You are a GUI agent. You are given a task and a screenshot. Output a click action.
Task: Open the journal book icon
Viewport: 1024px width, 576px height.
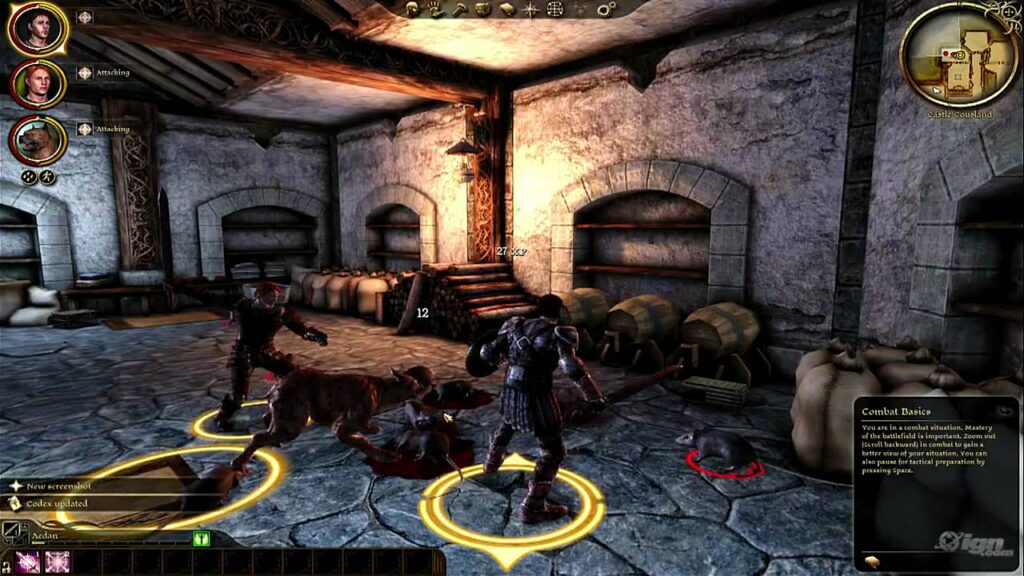[507, 9]
